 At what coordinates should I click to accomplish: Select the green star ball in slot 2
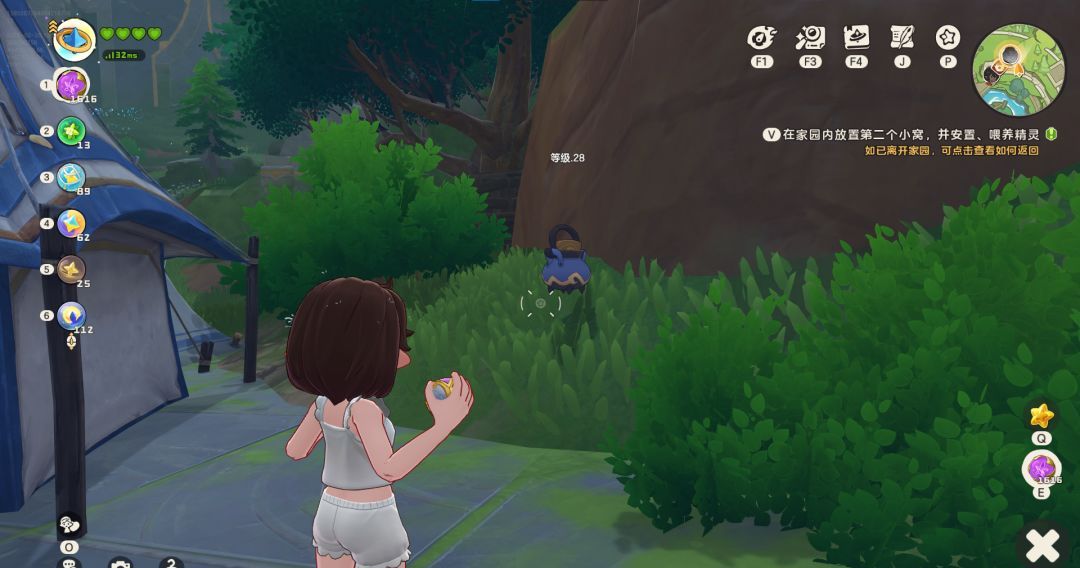coord(71,131)
